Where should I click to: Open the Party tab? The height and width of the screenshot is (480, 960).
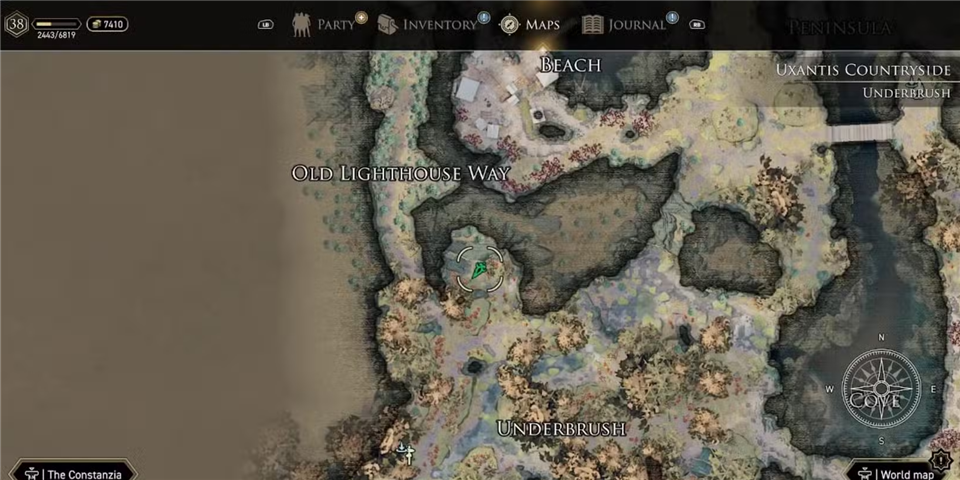tap(325, 24)
